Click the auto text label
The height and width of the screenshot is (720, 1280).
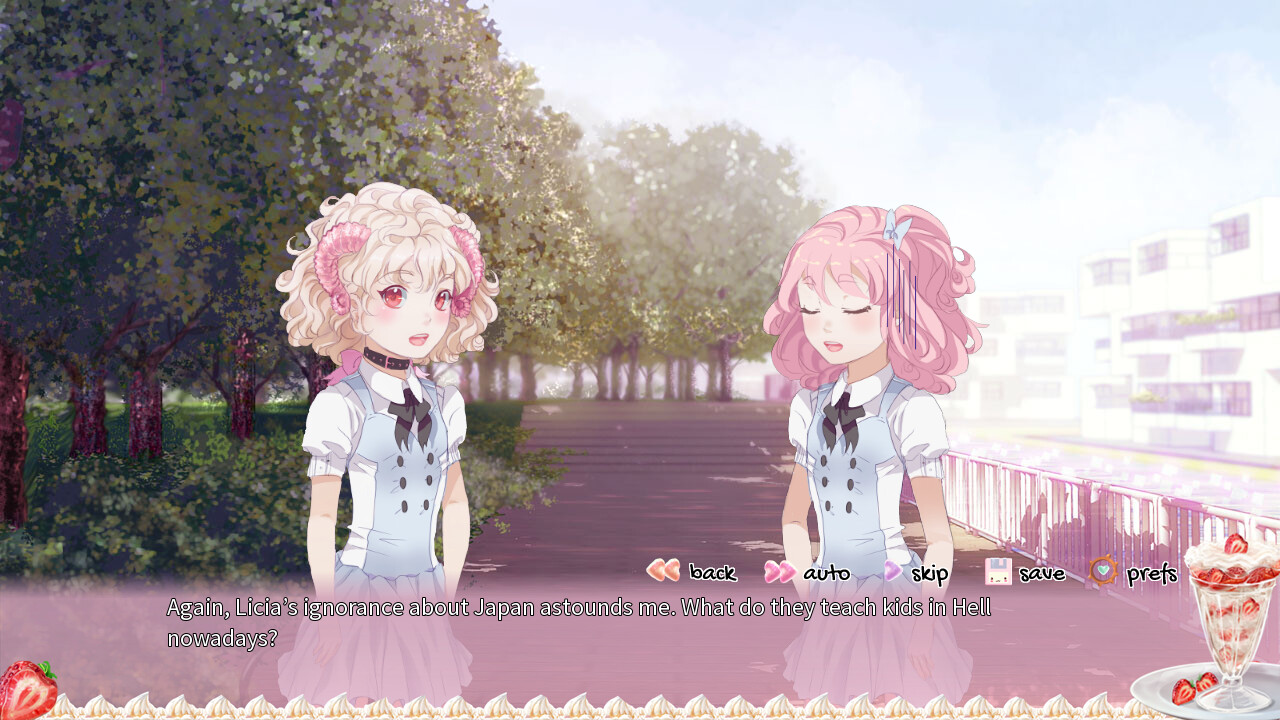coord(827,573)
